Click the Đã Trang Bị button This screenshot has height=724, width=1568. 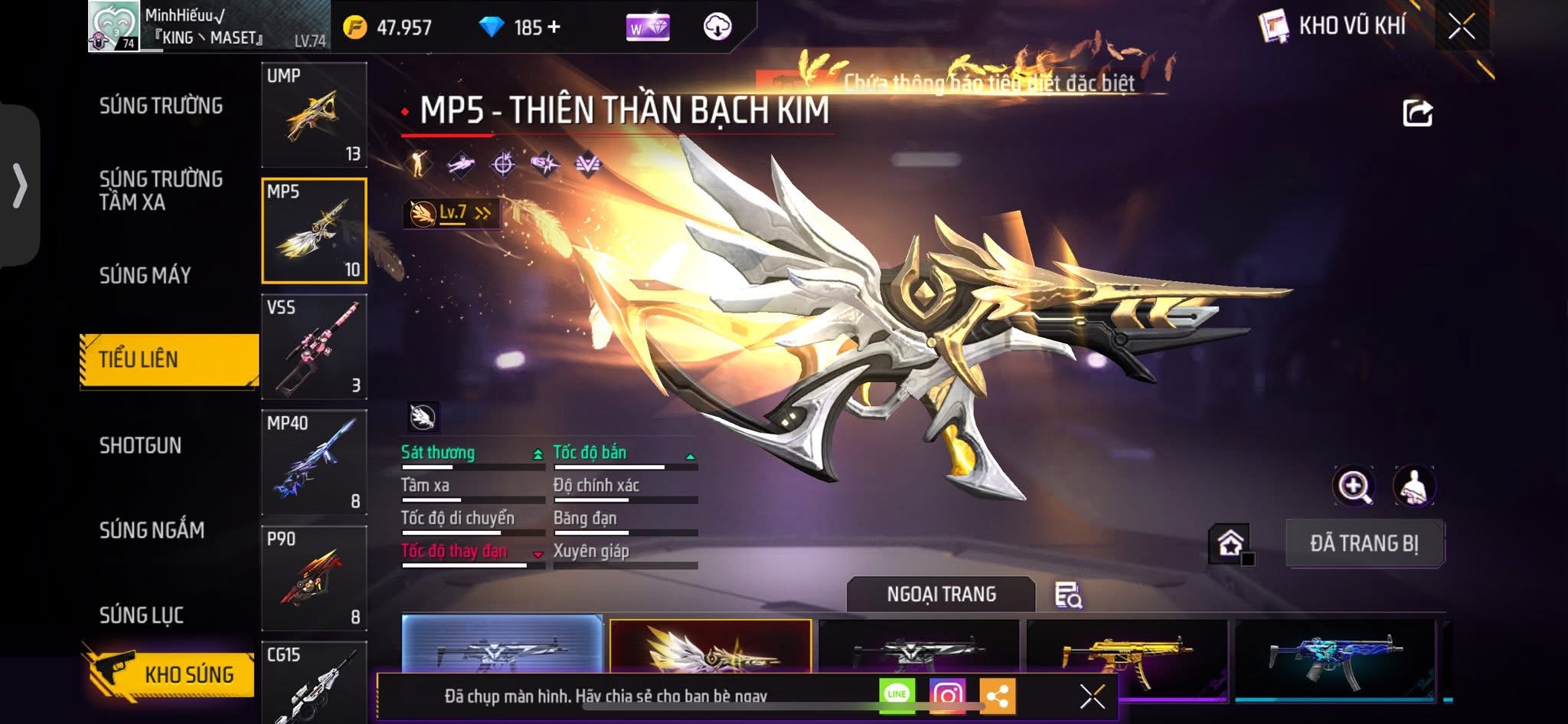[x=1364, y=543]
